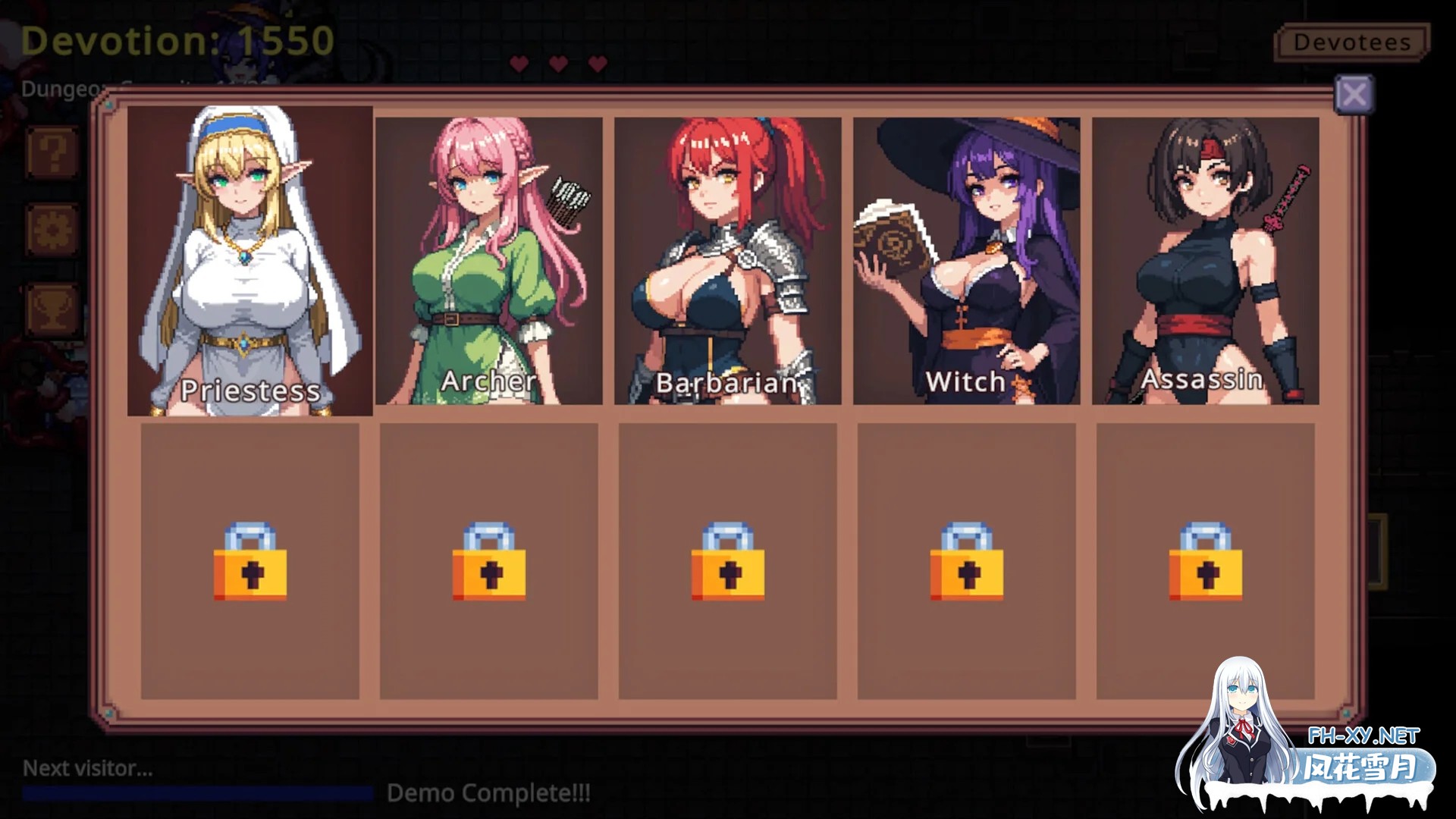Viewport: 1456px width, 819px height.
Task: Expand the Archer character panel
Action: (490, 262)
